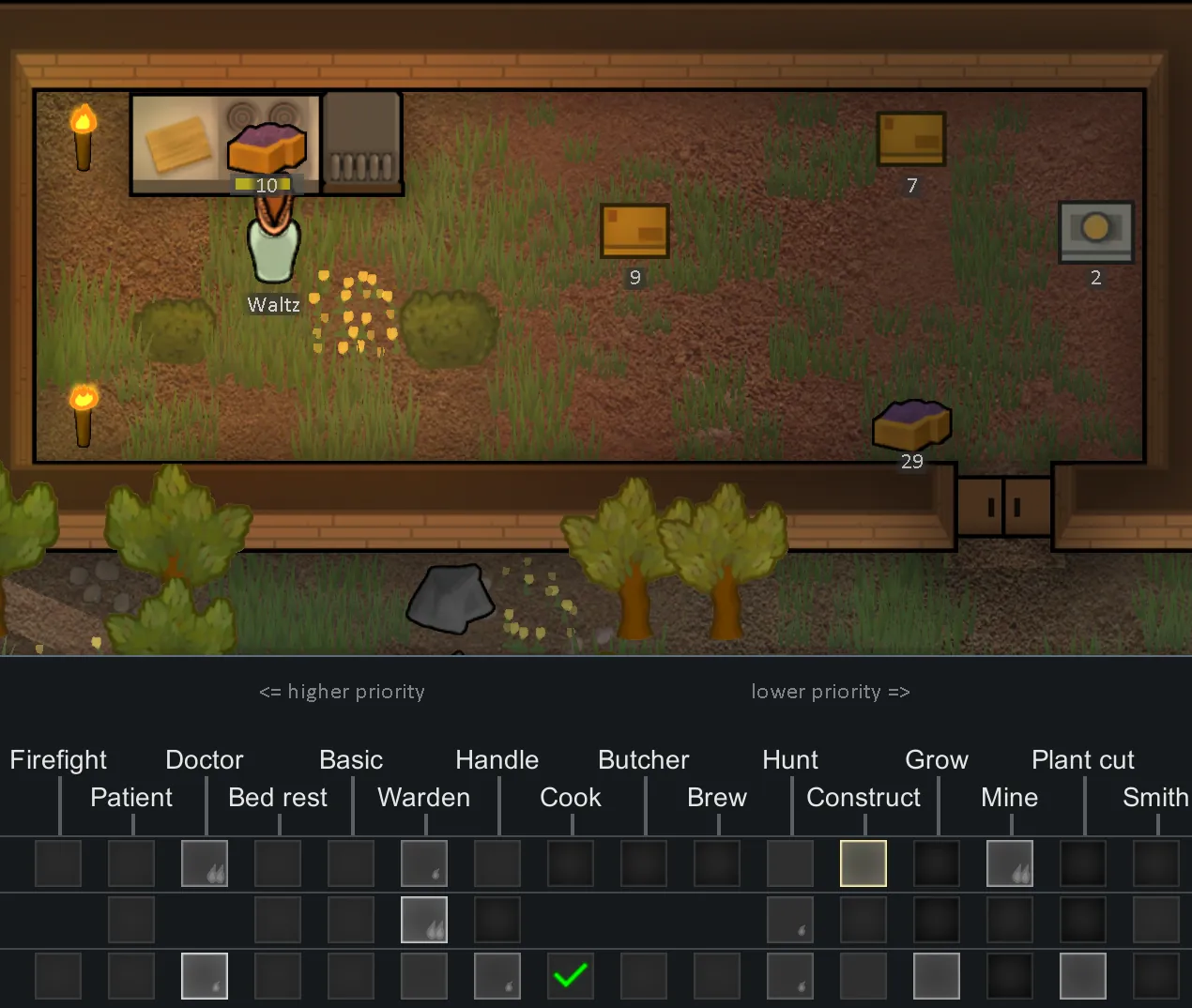This screenshot has height=1008, width=1192.
Task: Uncheck the green checkmark Cook box
Action: pyautogui.click(x=571, y=976)
